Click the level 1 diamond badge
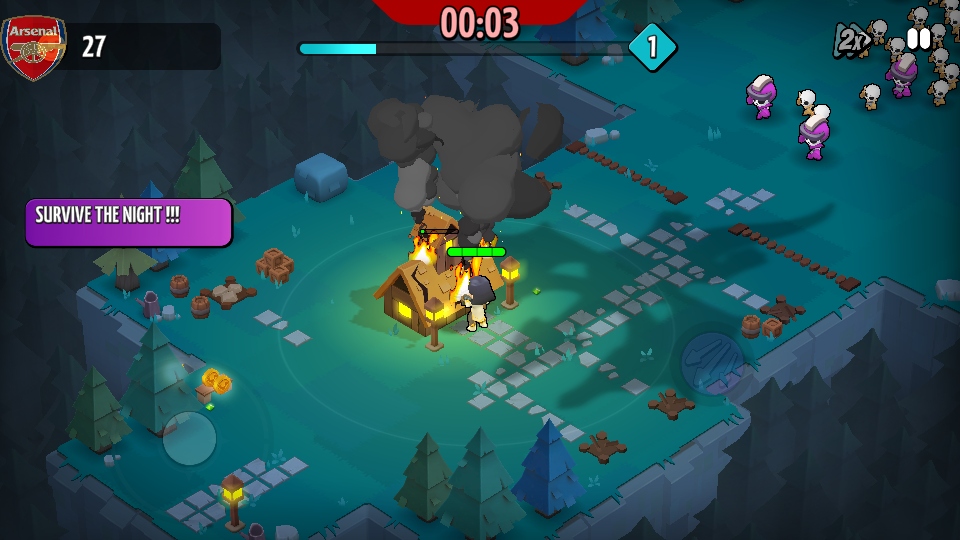 tap(652, 47)
